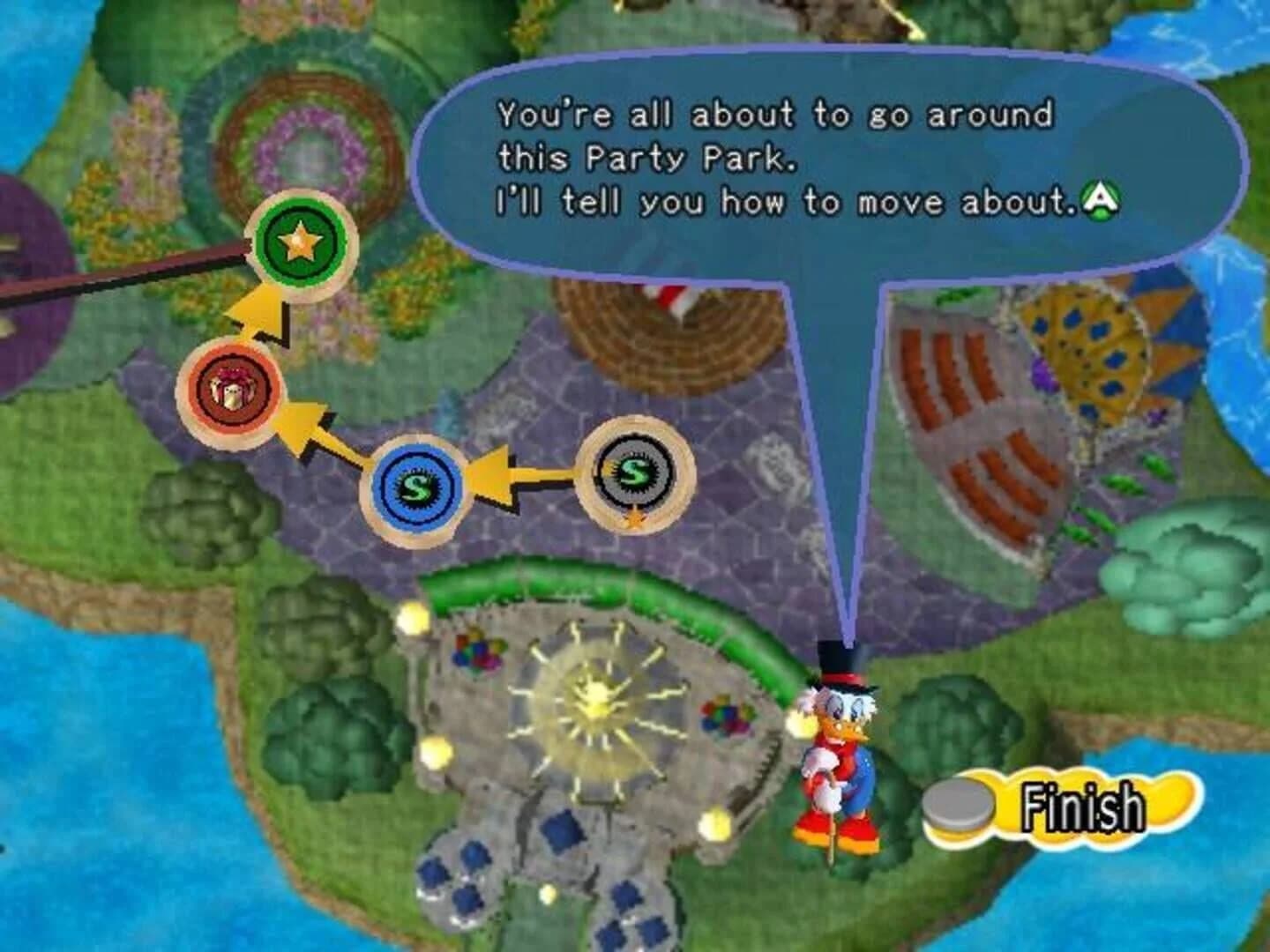Select the blue S space
1270x952 pixels.
pos(417,484)
